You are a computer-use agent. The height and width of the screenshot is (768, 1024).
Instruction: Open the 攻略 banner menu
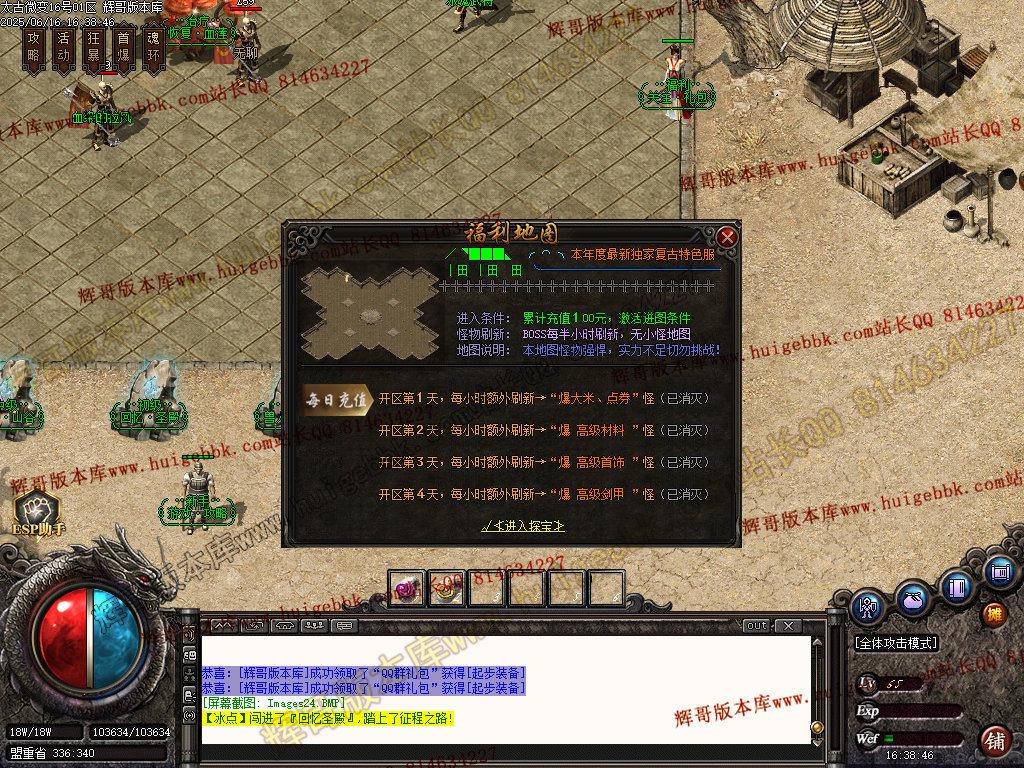34,48
